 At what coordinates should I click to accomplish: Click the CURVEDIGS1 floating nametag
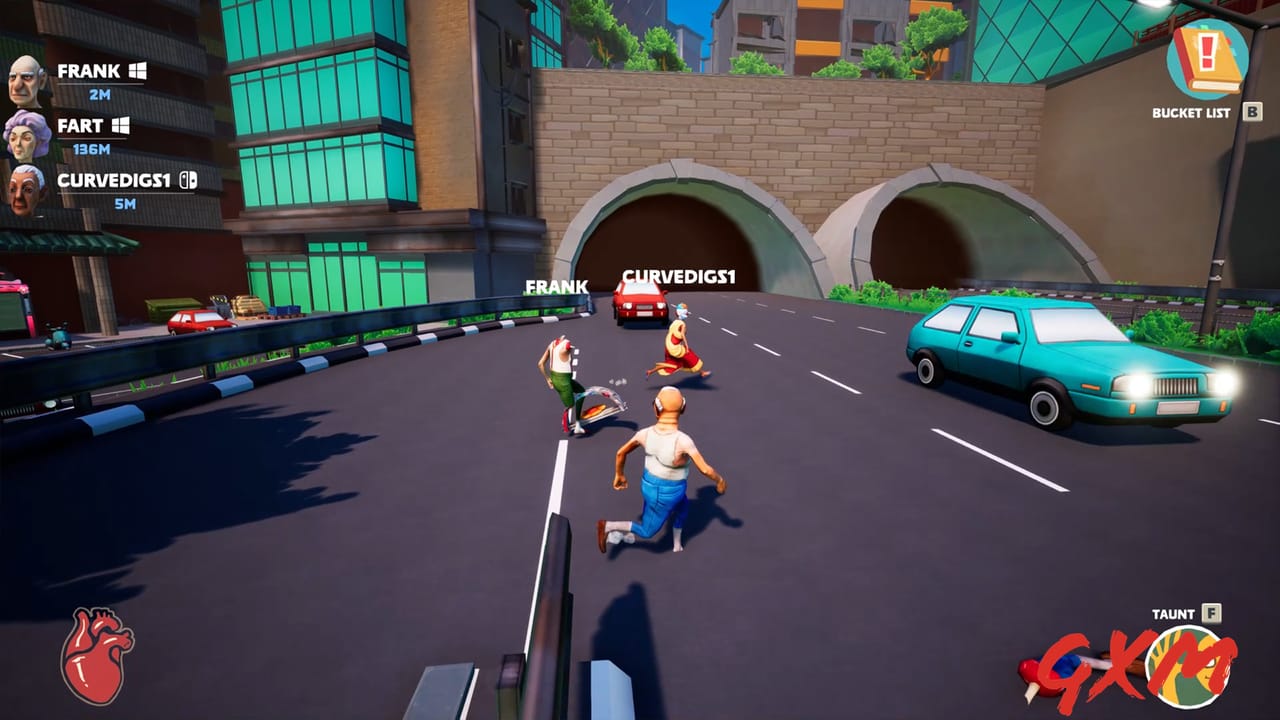[x=679, y=277]
